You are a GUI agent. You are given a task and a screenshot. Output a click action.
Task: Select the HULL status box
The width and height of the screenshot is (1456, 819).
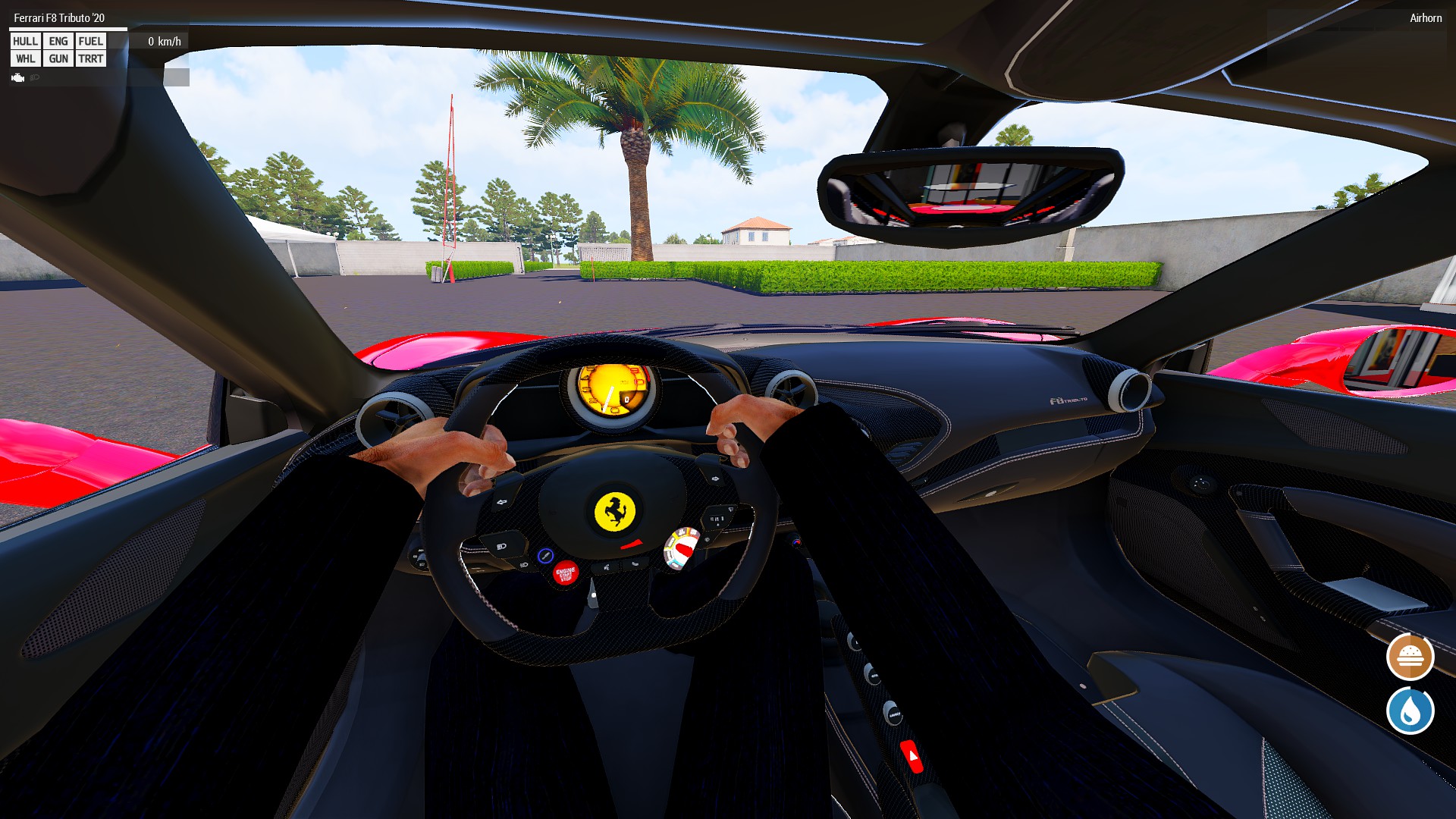tap(25, 41)
